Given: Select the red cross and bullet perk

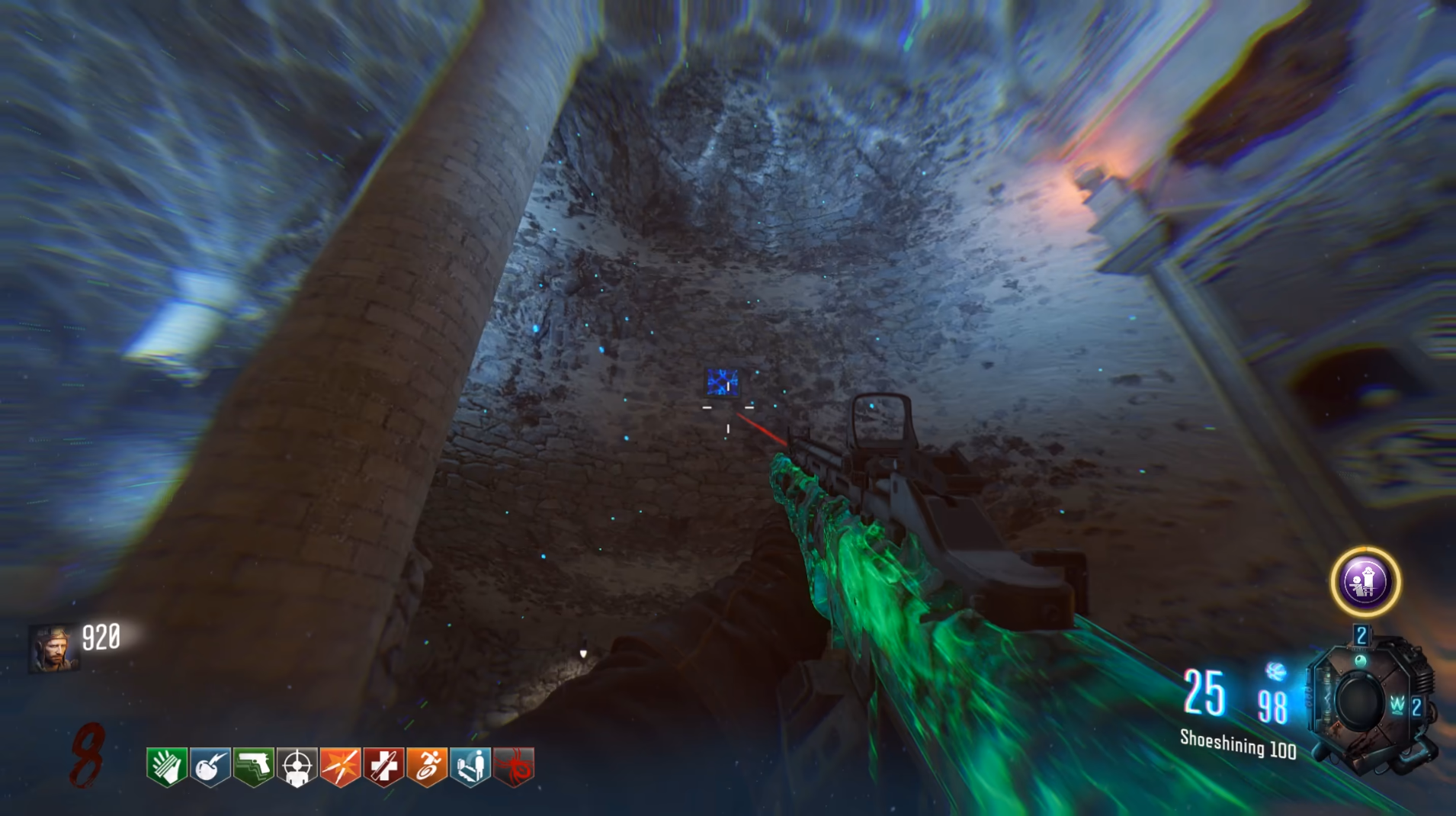Looking at the screenshot, I should click(x=384, y=766).
